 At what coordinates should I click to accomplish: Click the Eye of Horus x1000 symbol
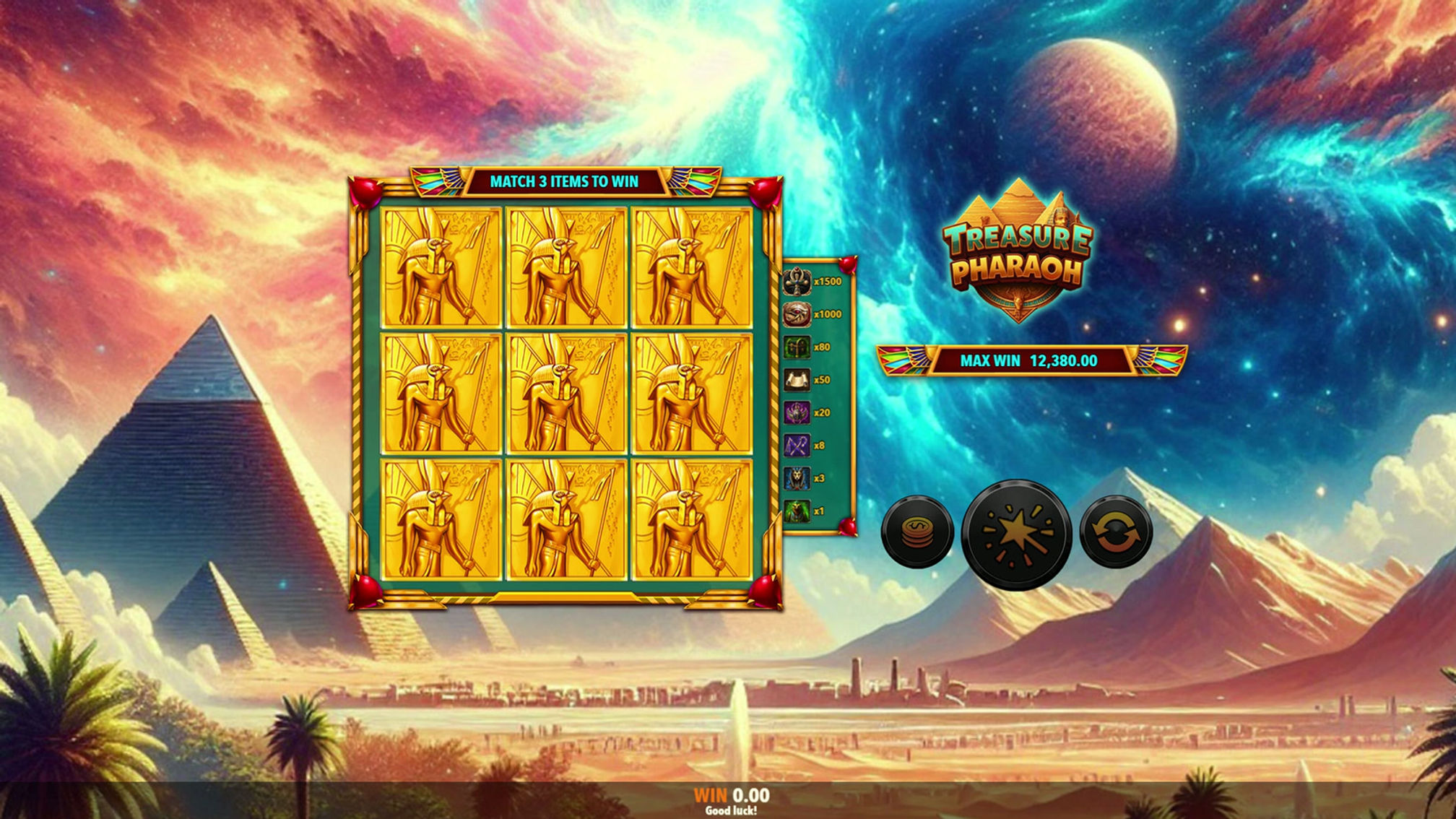[798, 316]
